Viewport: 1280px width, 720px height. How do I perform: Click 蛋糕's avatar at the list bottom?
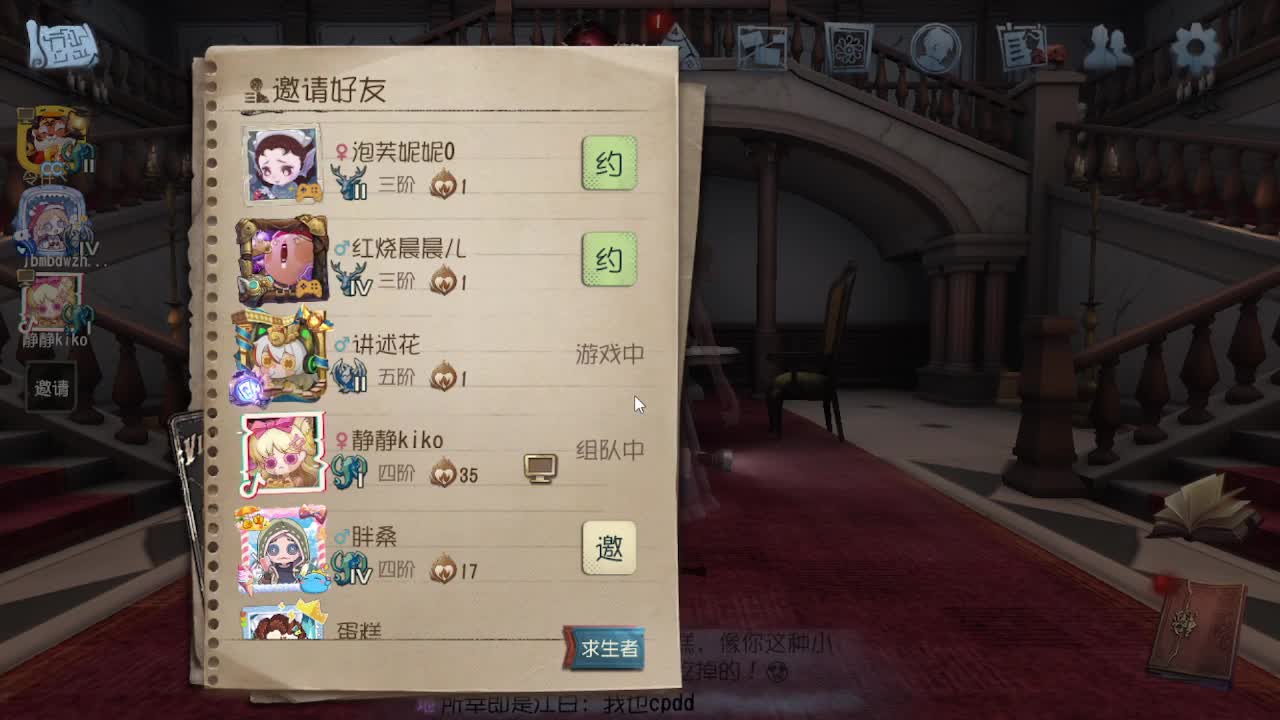[282, 625]
